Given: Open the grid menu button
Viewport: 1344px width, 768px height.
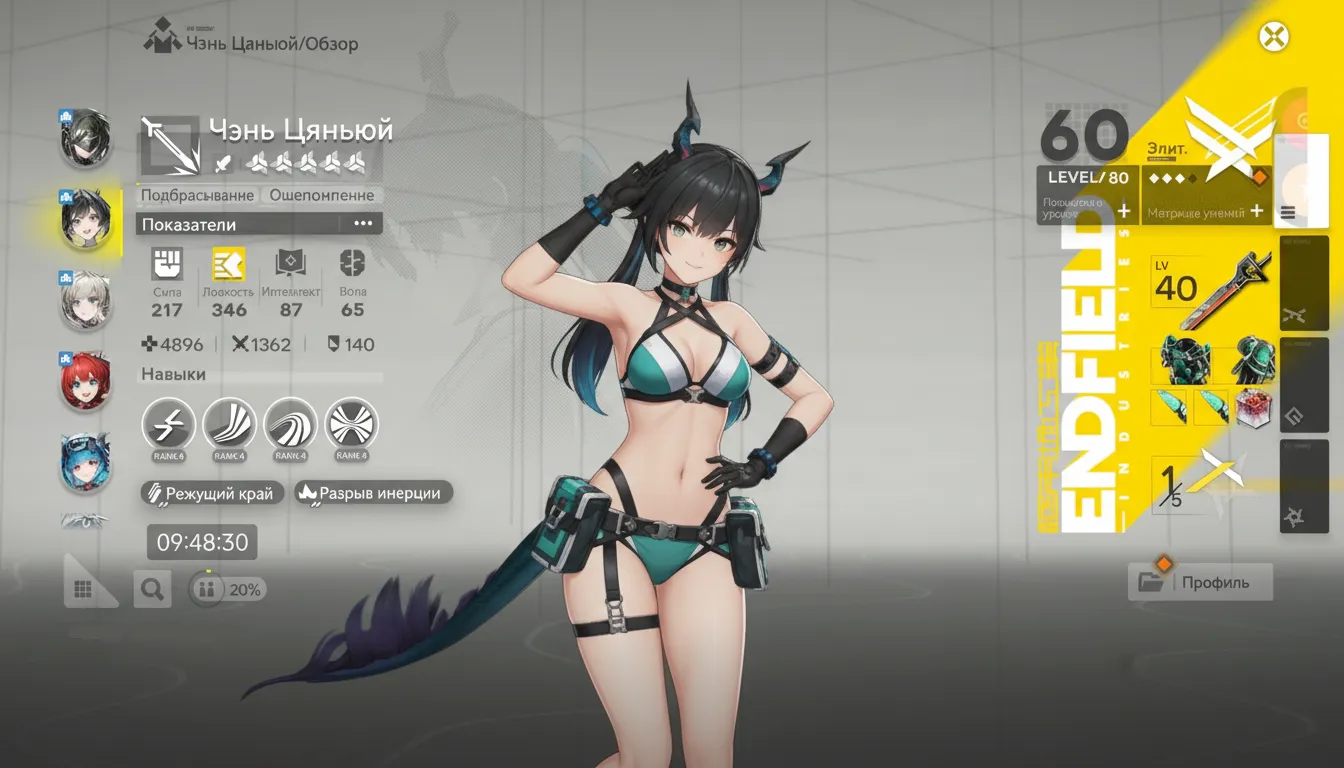Looking at the screenshot, I should point(84,590).
